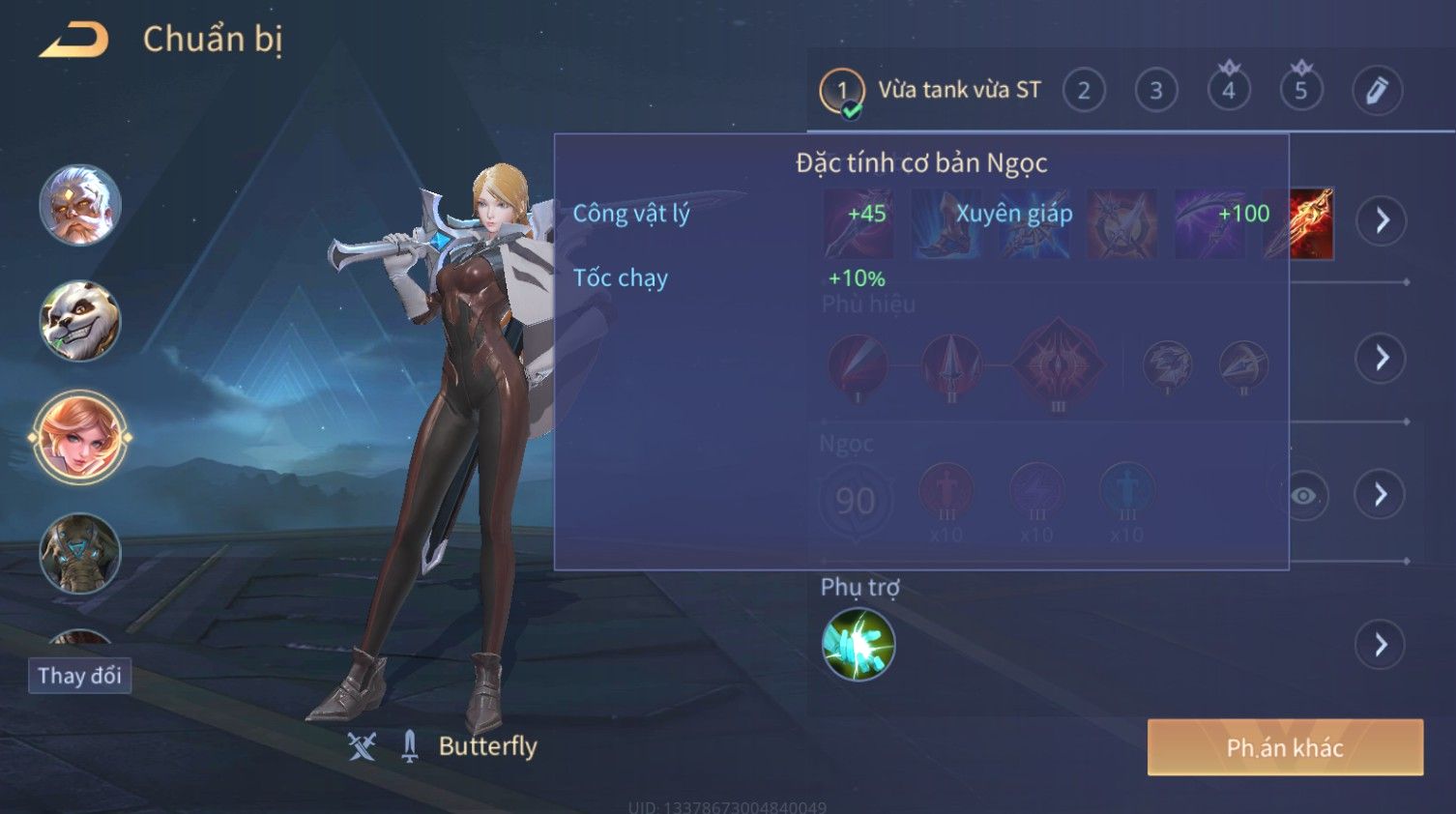This screenshot has height=814, width=1456.
Task: Choose preset slot 4
Action: [x=1228, y=91]
